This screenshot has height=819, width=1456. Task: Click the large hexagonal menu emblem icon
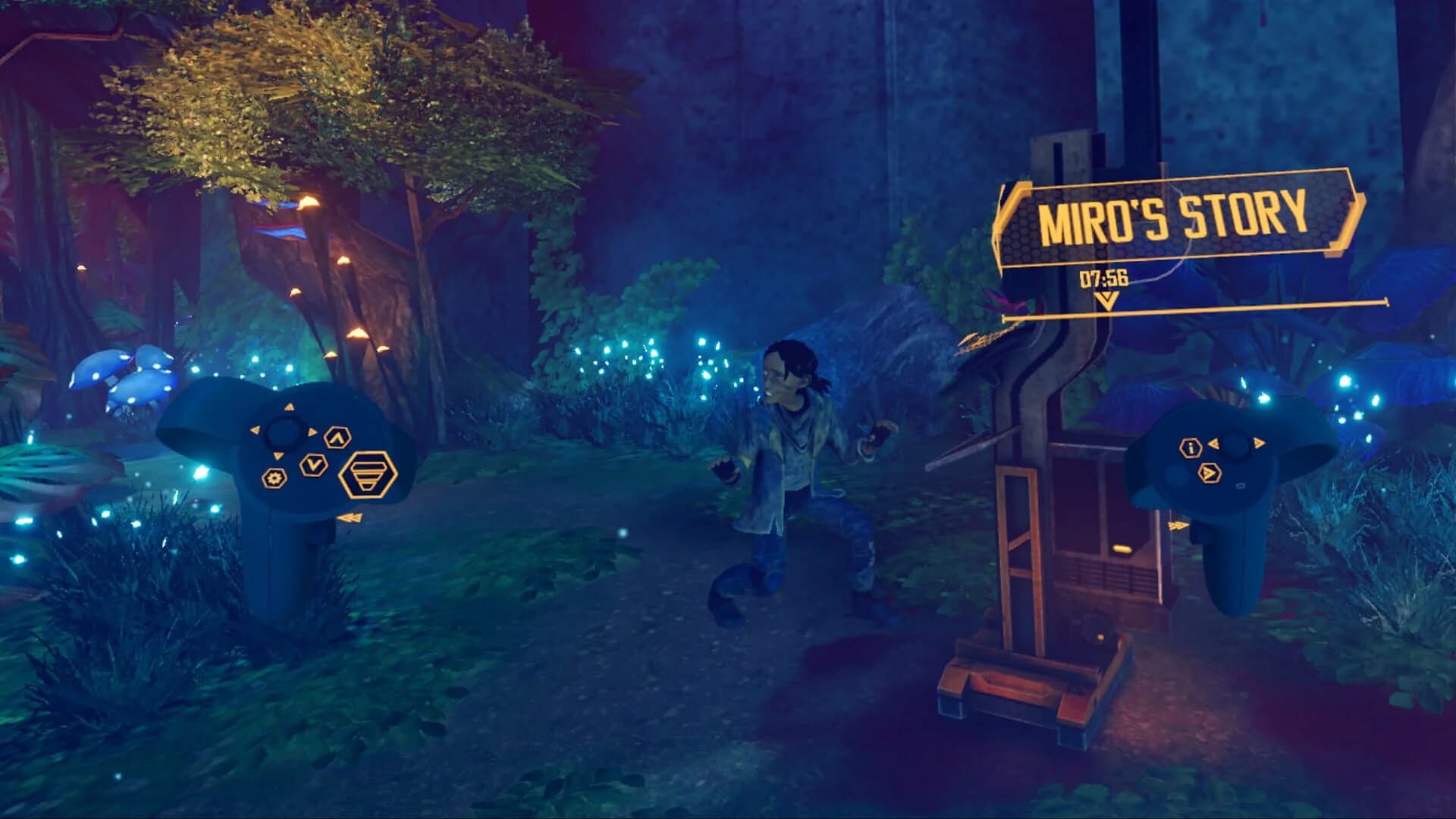tap(369, 475)
